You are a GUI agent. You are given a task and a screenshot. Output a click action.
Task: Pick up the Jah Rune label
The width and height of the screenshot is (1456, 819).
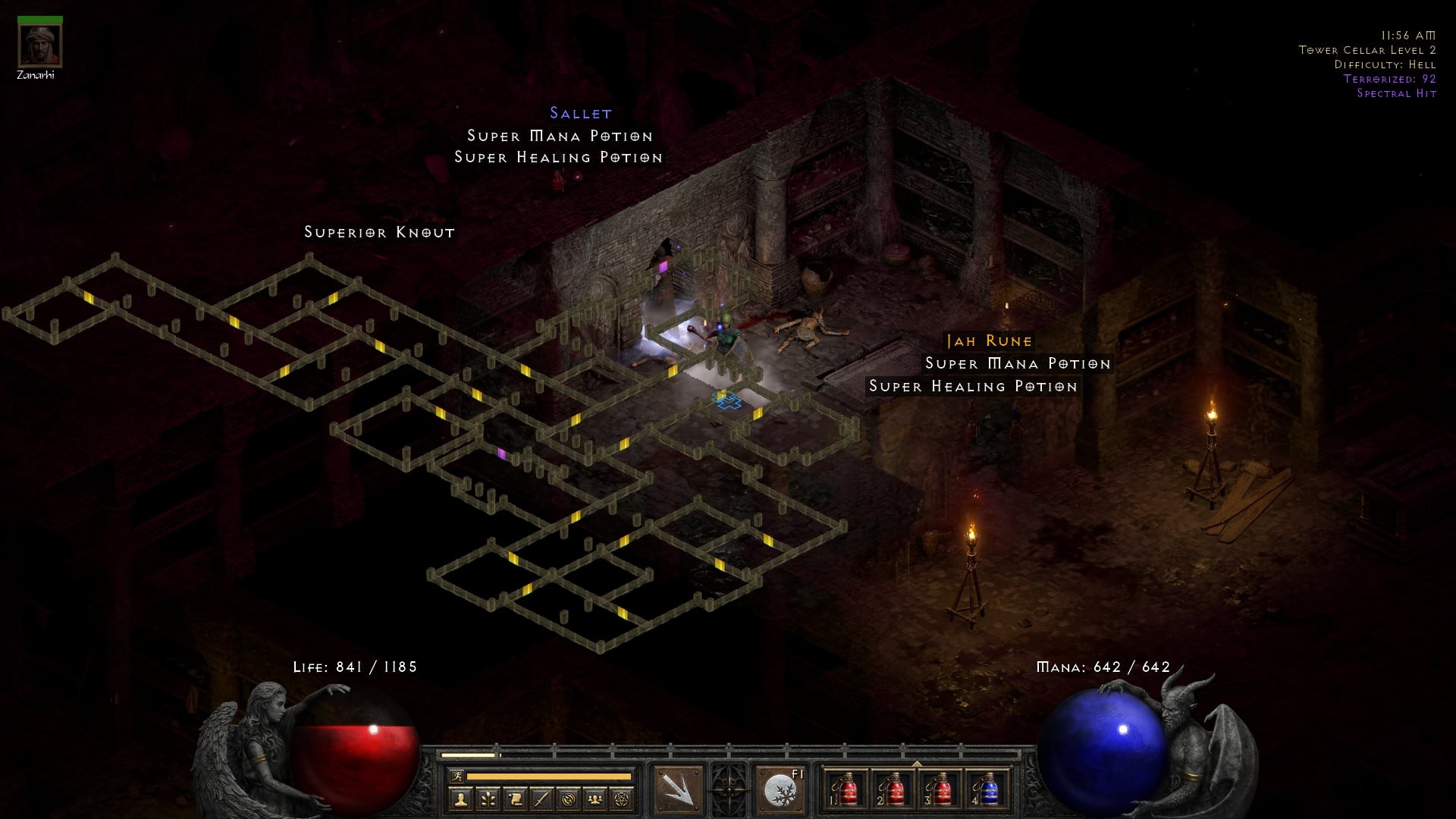coord(989,341)
